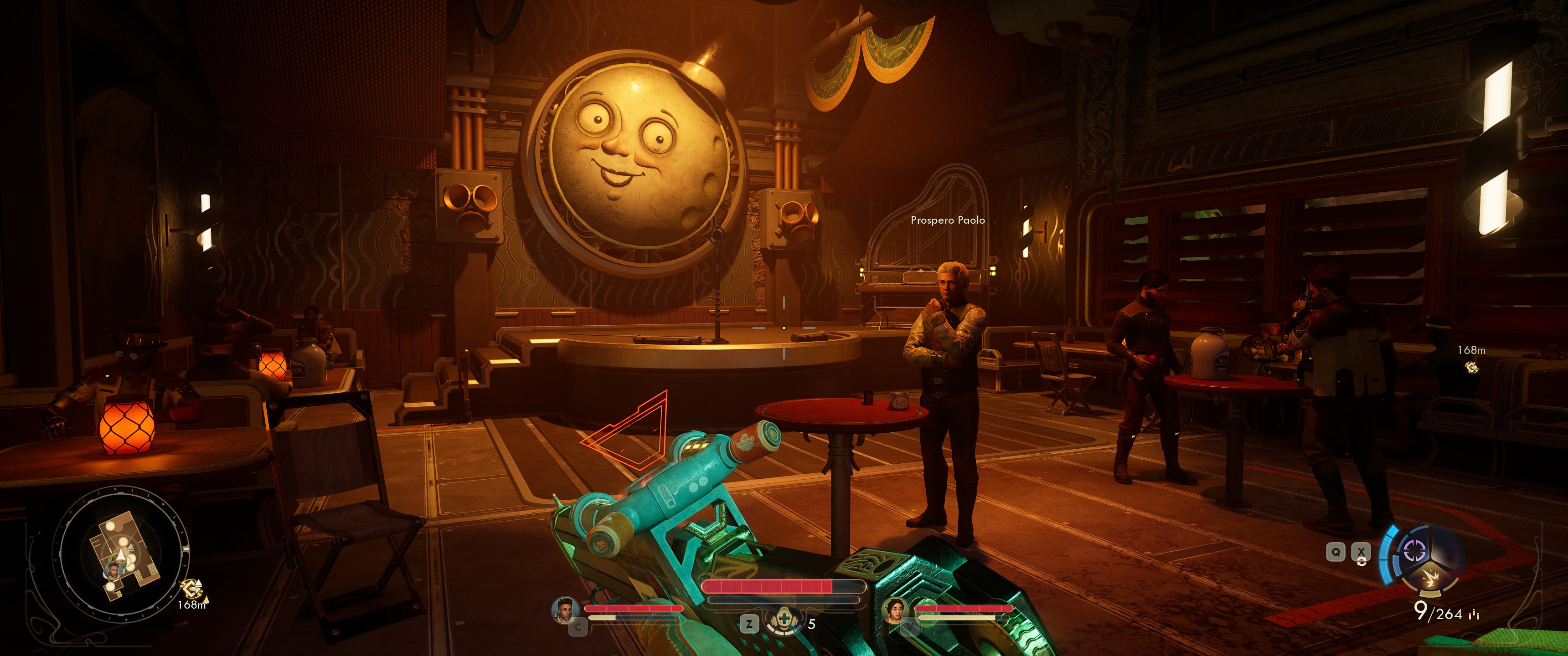Activate the purple crosshair gadget ability
This screenshot has width=1568, height=656.
(x=1414, y=551)
